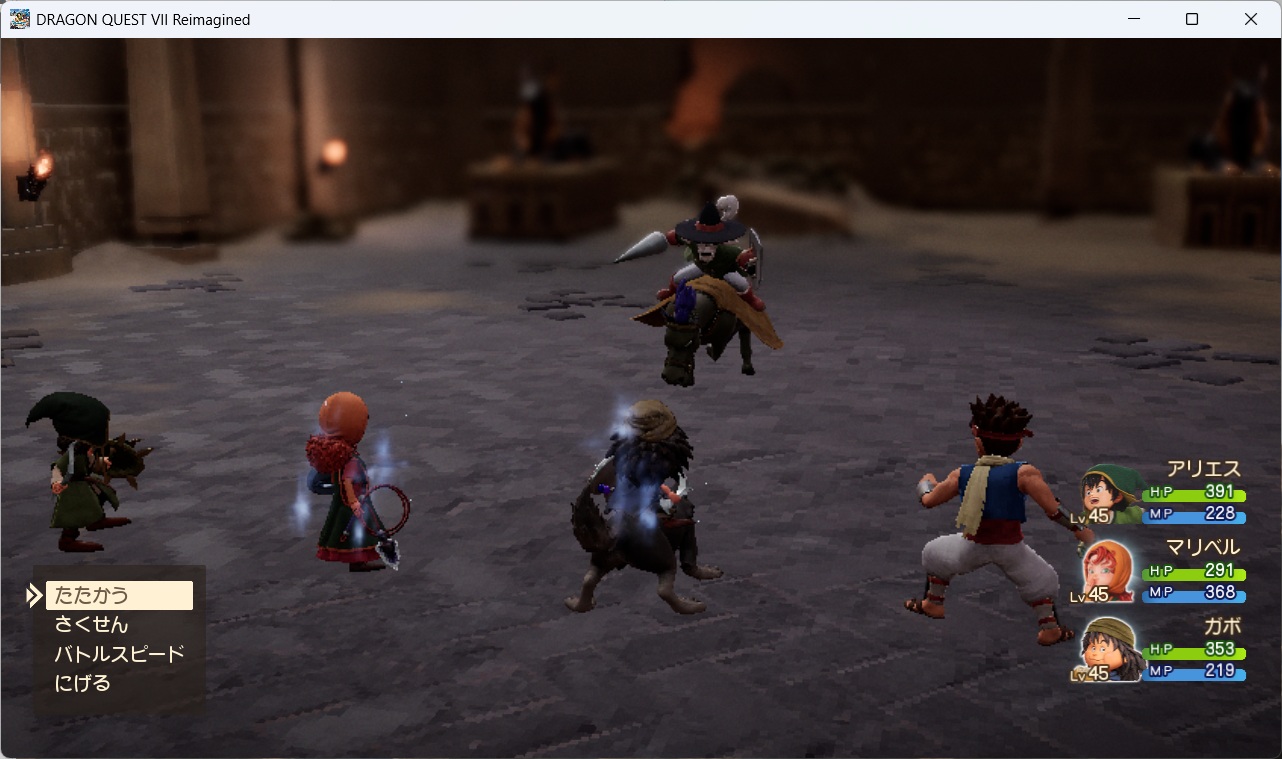The image size is (1282, 759).
Task: Click the DRAGON QUEST VII Reimagined title text
Action: click(x=143, y=19)
